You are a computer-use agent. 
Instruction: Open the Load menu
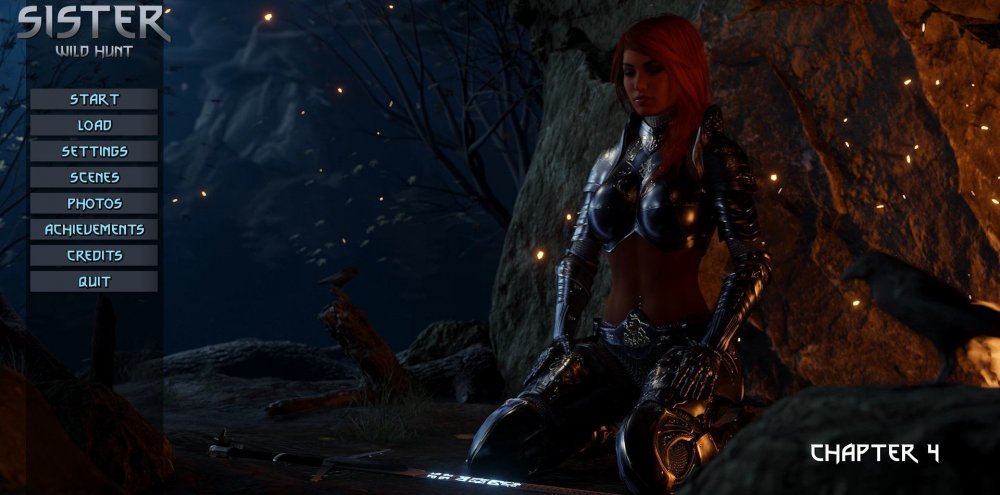[94, 125]
